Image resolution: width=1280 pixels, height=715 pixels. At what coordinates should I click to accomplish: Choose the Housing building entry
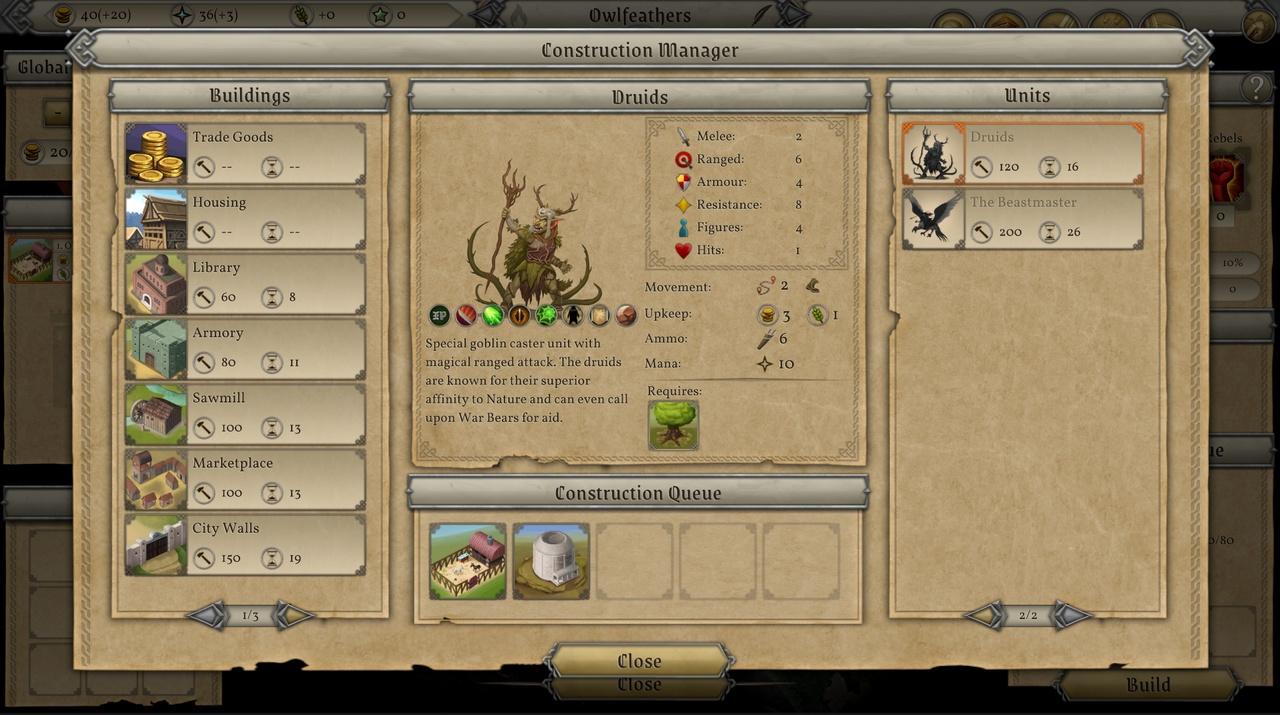click(245, 218)
